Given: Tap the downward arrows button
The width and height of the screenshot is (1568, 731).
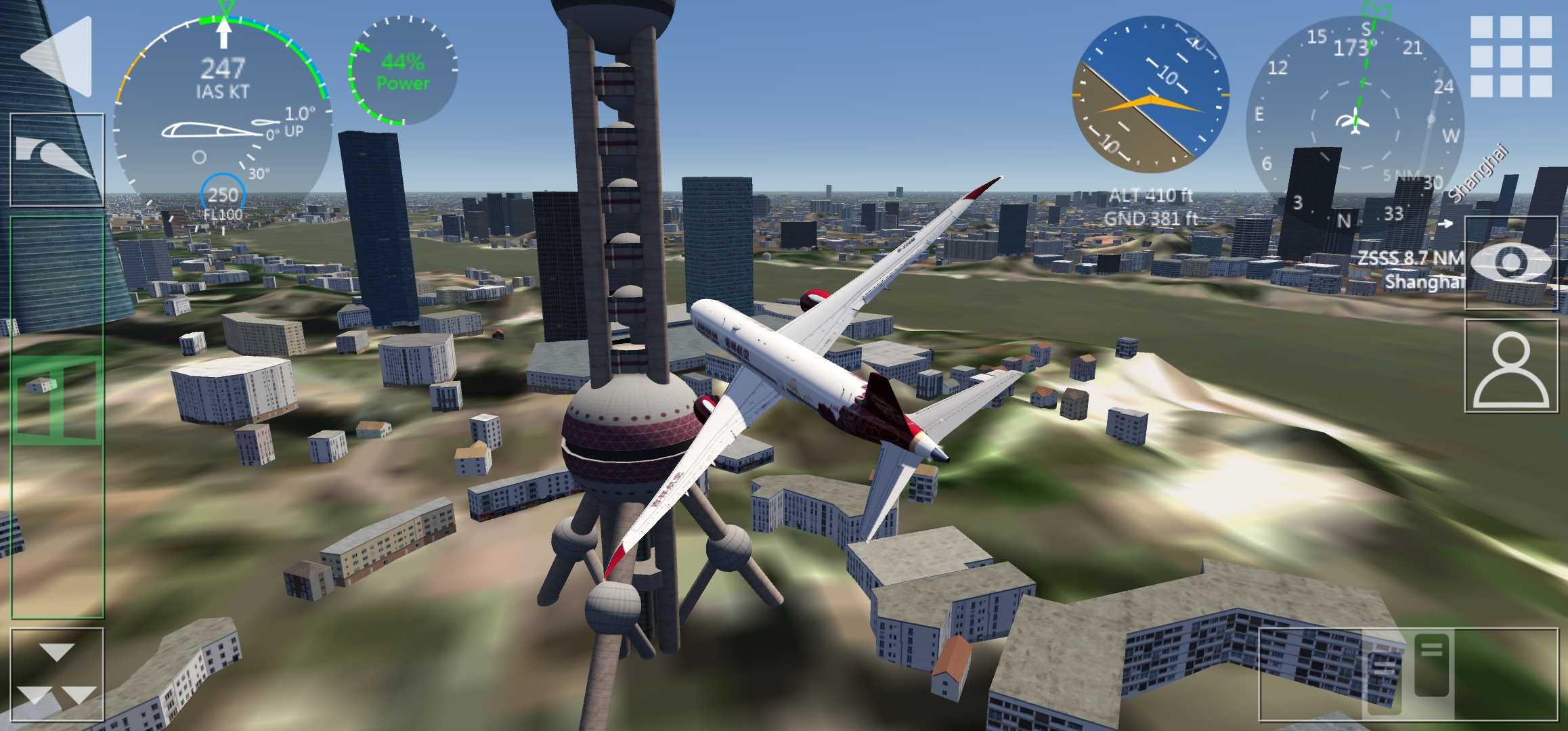Looking at the screenshot, I should [57, 674].
